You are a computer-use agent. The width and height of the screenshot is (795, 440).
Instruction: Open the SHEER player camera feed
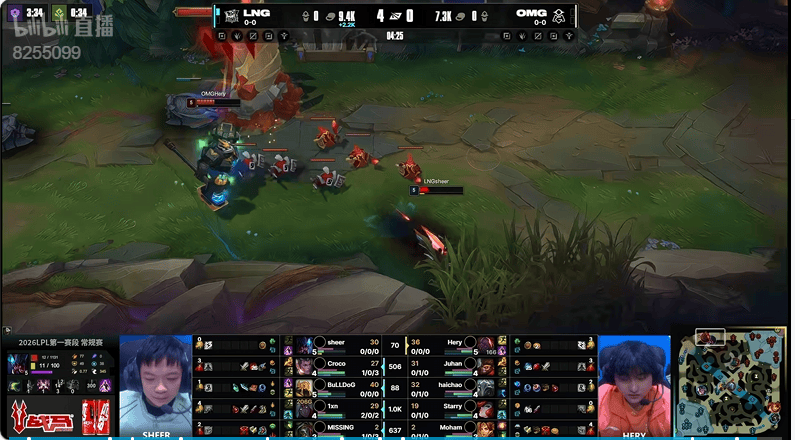[156, 385]
